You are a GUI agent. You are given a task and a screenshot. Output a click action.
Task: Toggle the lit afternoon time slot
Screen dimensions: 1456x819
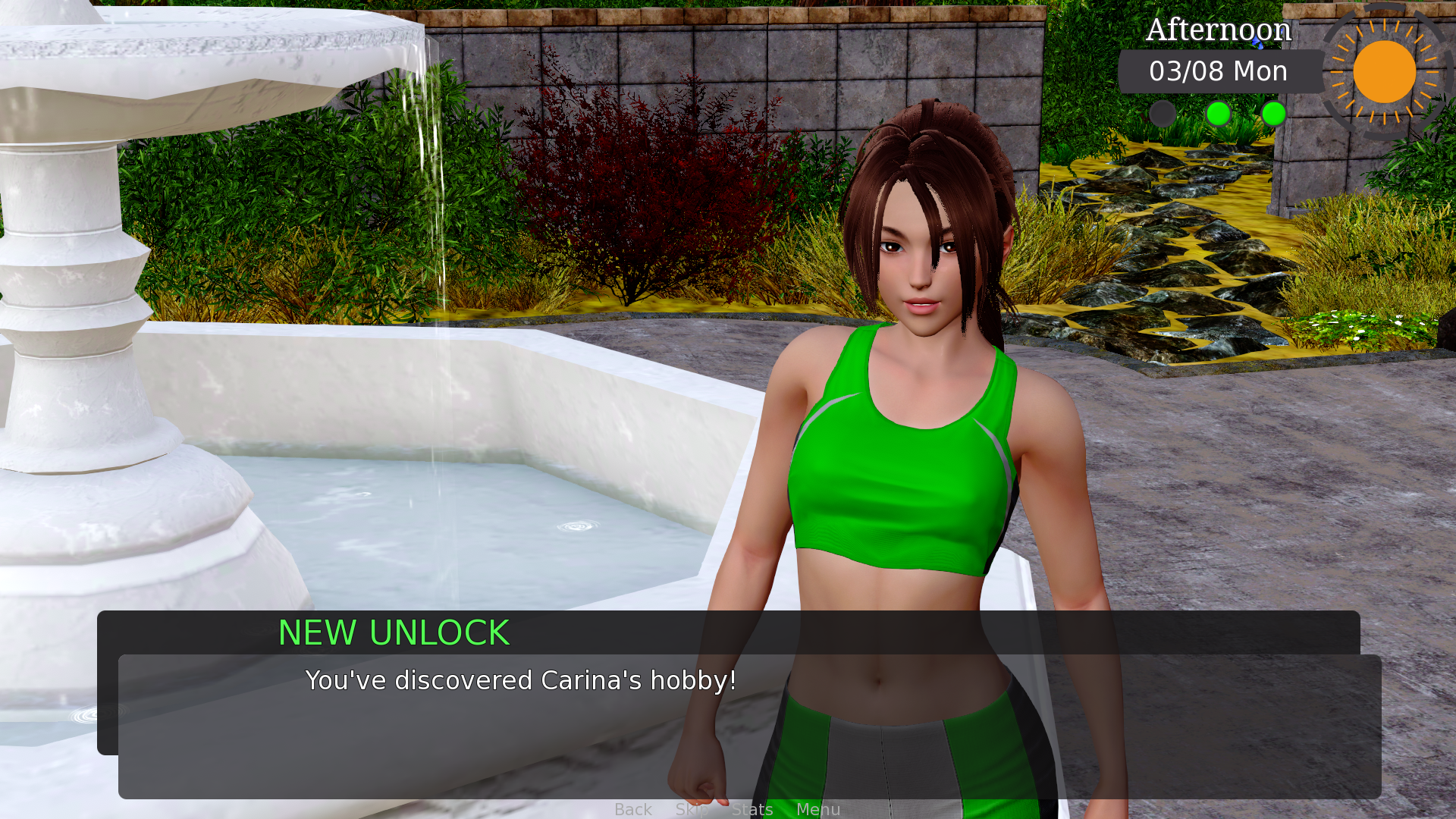(x=1219, y=115)
